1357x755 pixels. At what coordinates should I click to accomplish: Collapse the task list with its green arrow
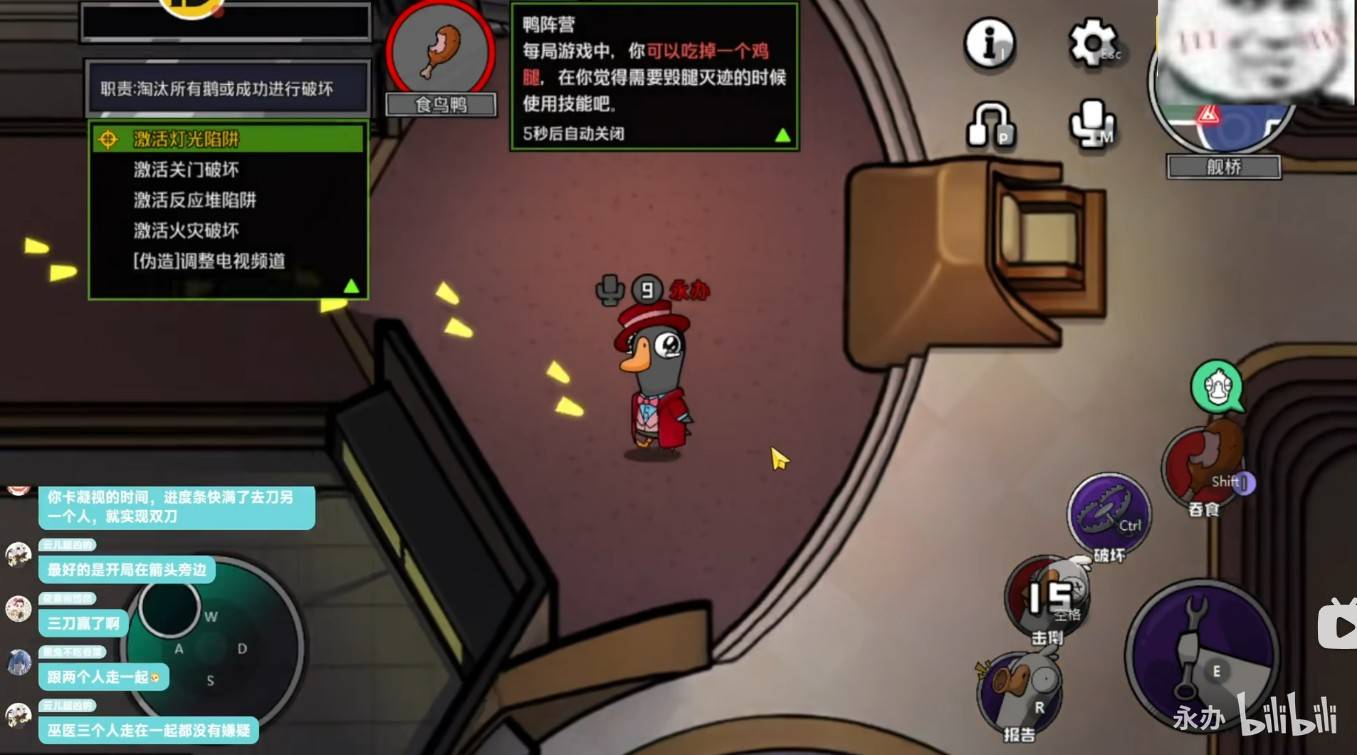351,286
